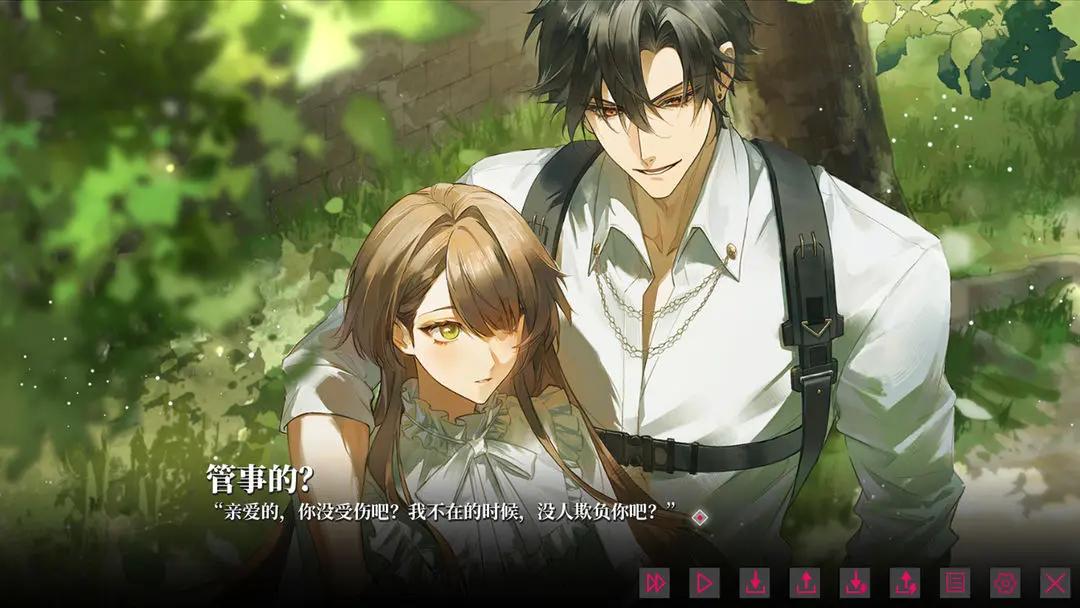Advance dialogue via the pink diamond indicator
This screenshot has height=608, width=1080.
[701, 517]
